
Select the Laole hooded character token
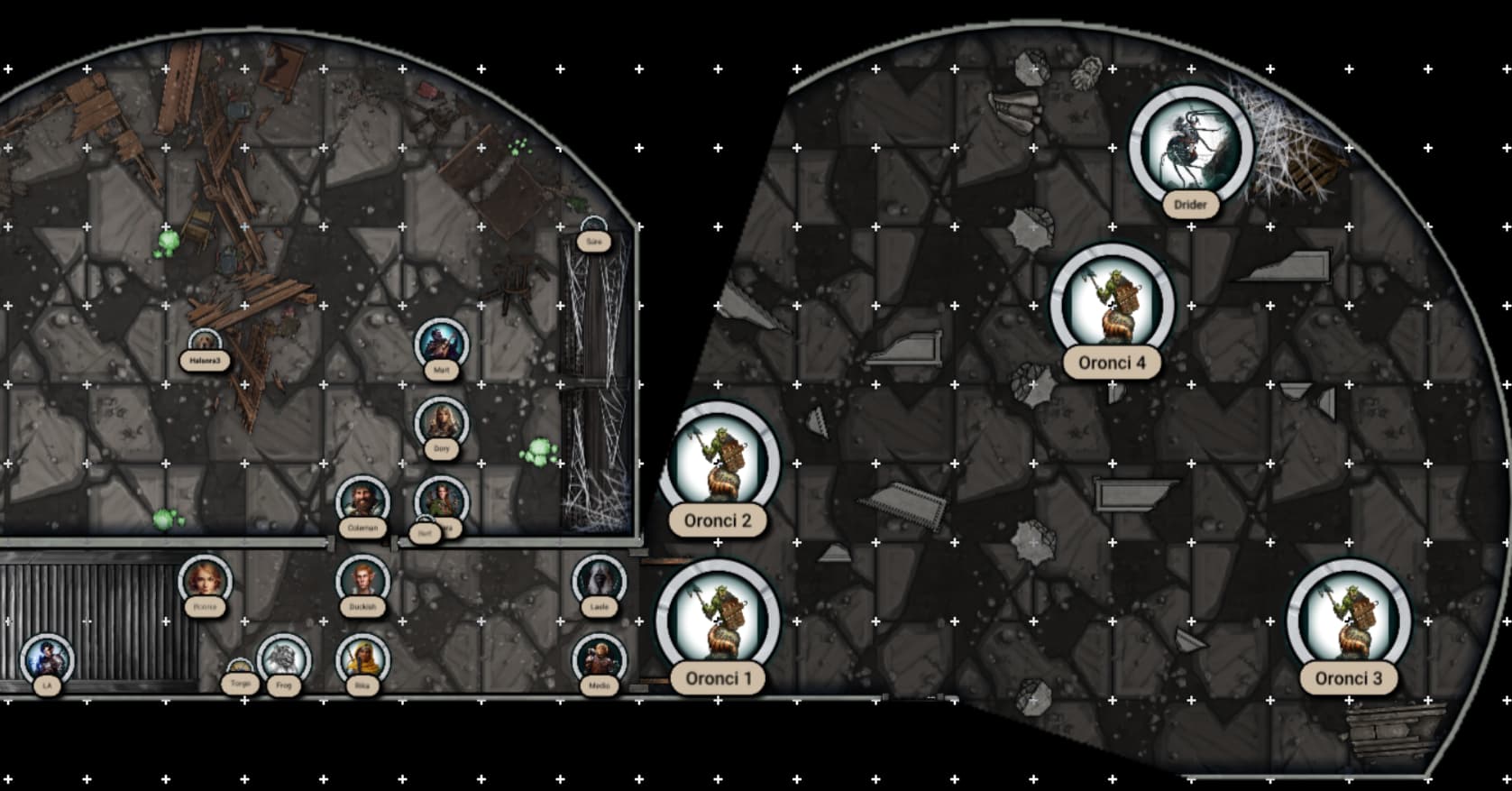click(x=599, y=581)
